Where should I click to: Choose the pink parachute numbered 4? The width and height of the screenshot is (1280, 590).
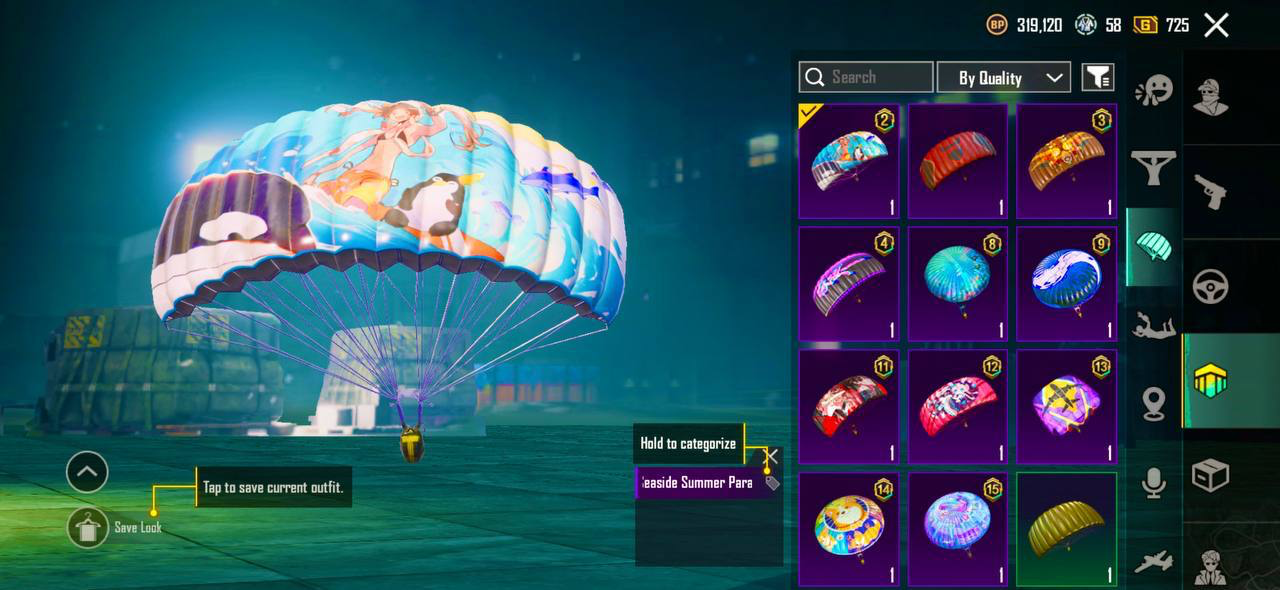coord(849,284)
